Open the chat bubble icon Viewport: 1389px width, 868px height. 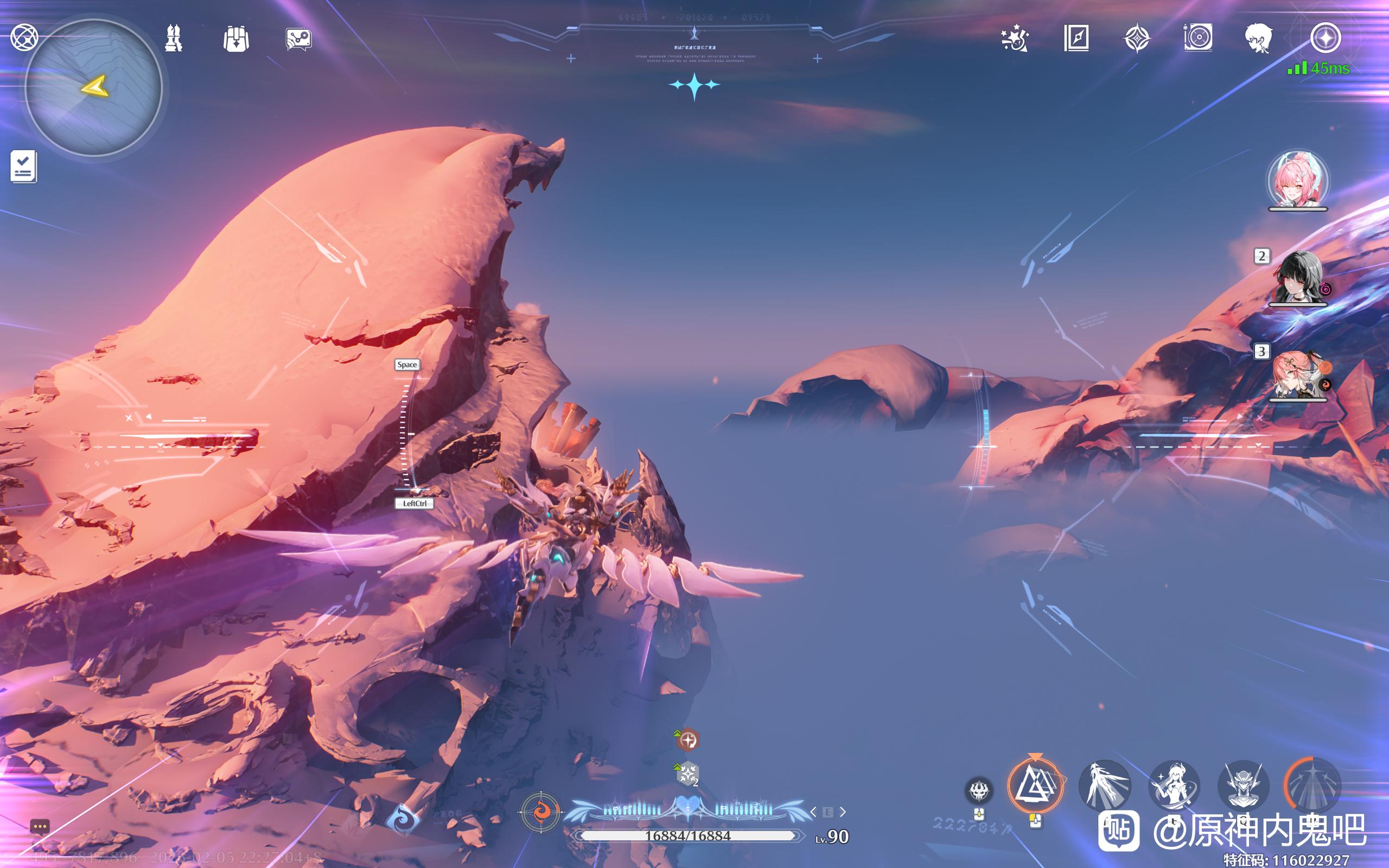40,827
